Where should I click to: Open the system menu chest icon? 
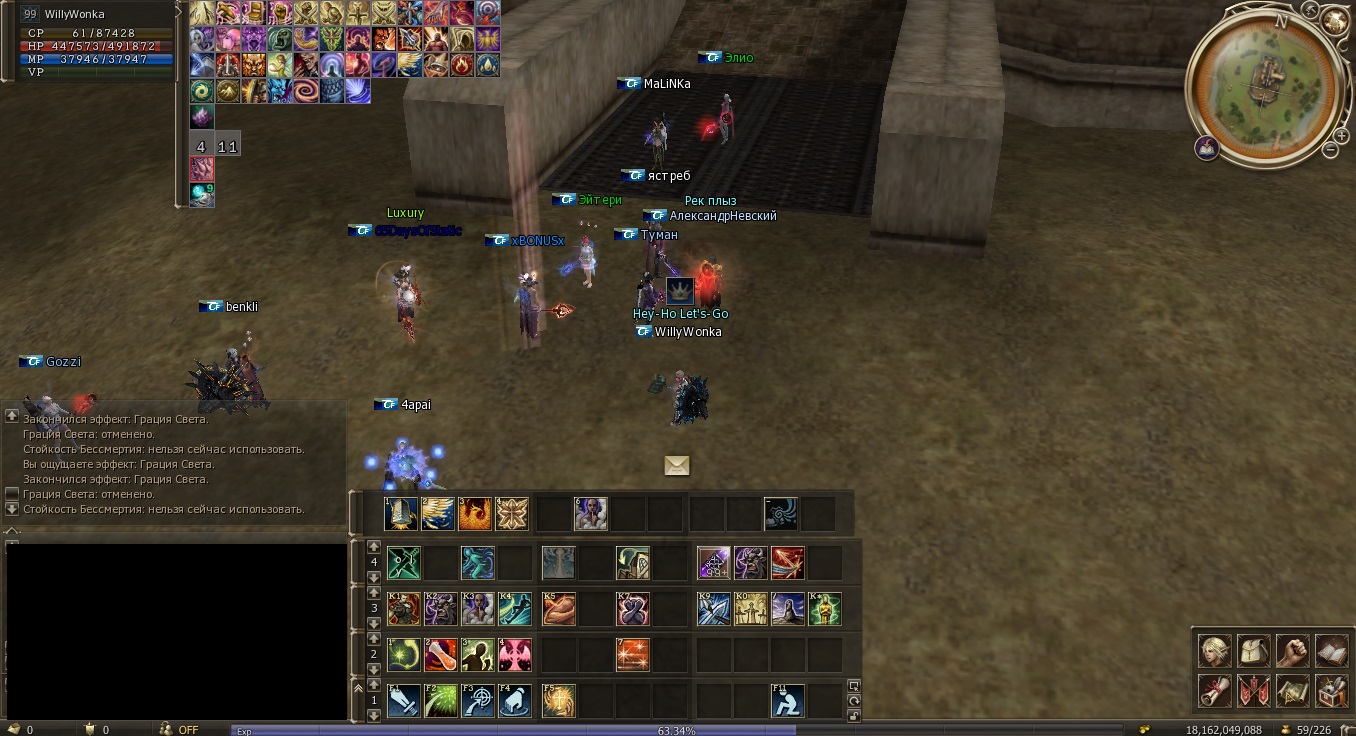pos(1332,690)
